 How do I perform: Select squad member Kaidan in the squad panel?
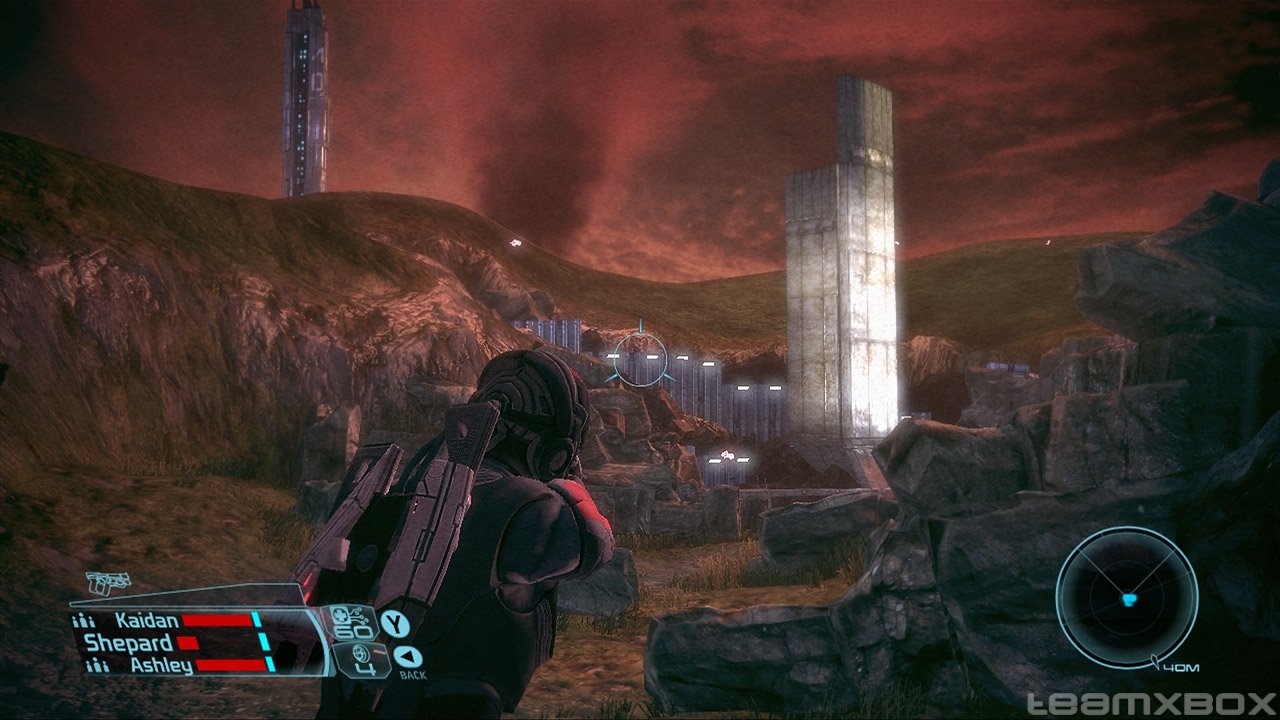(146, 621)
